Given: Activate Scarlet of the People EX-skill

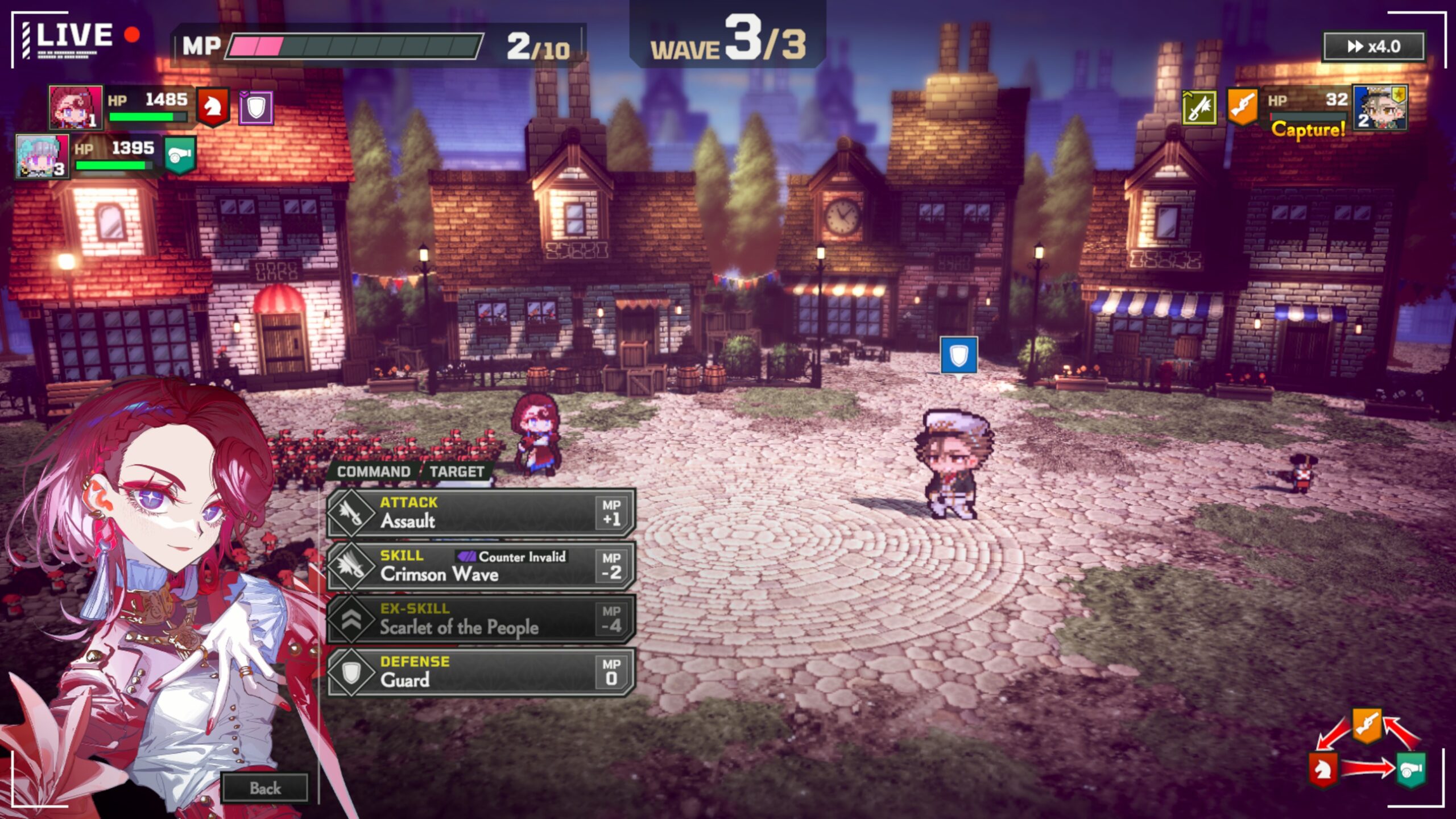Looking at the screenshot, I should pyautogui.click(x=481, y=619).
